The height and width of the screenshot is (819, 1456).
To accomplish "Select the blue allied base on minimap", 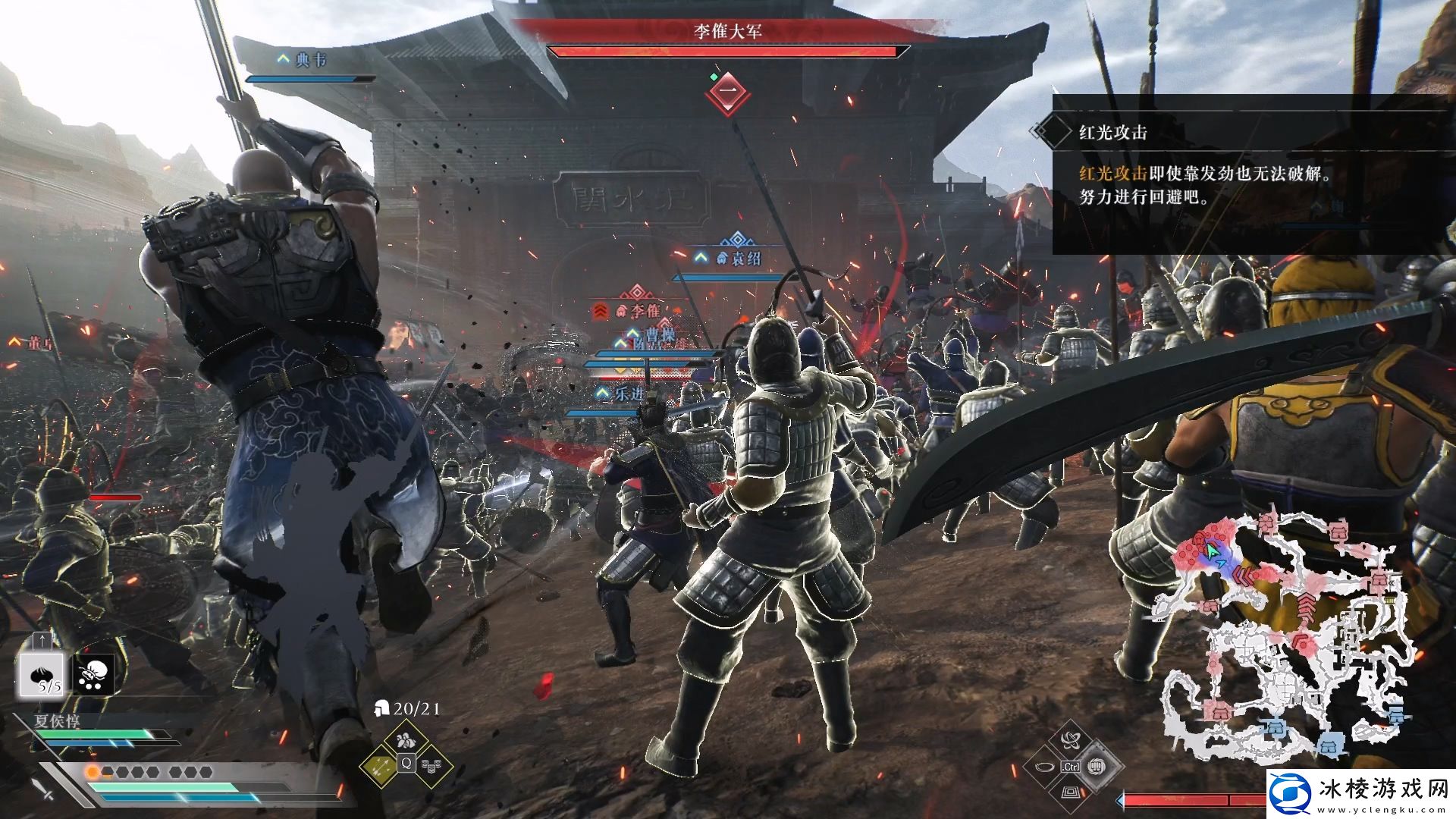I will (1330, 745).
